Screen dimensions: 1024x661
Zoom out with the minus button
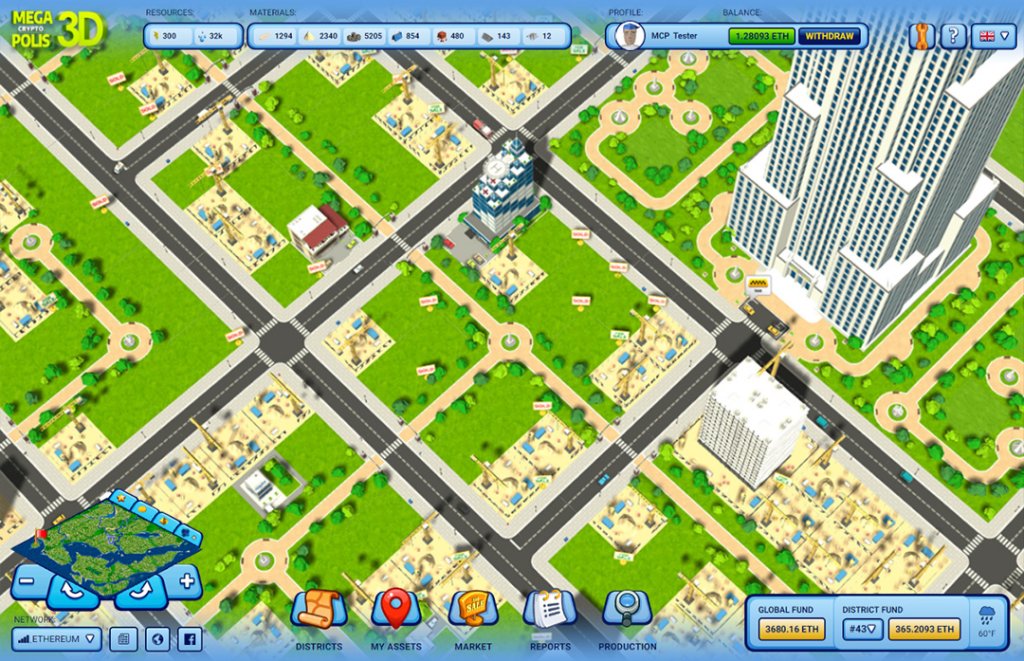29,580
